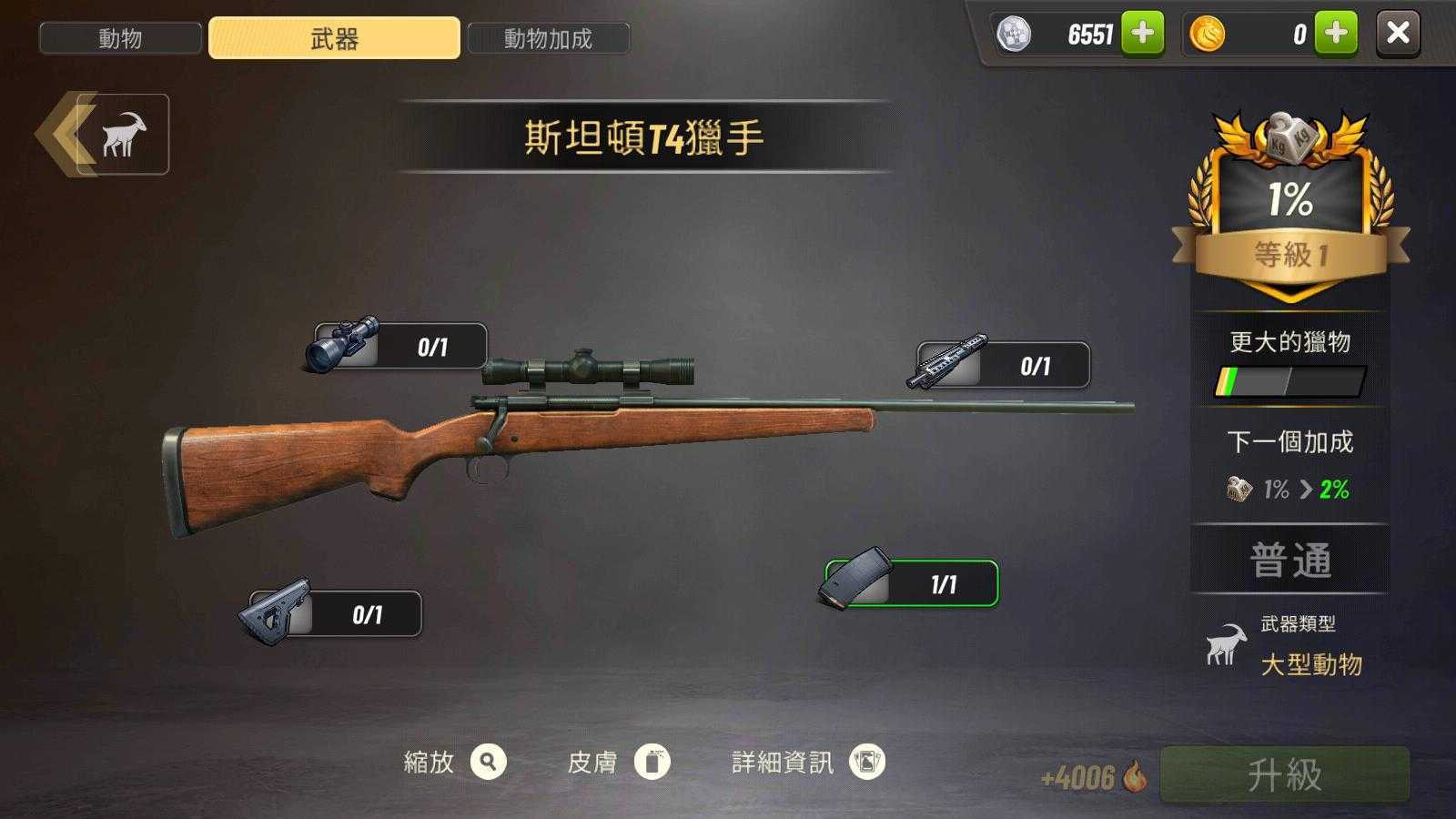Tap the 縮放 zoom magnifier button

tap(489, 762)
